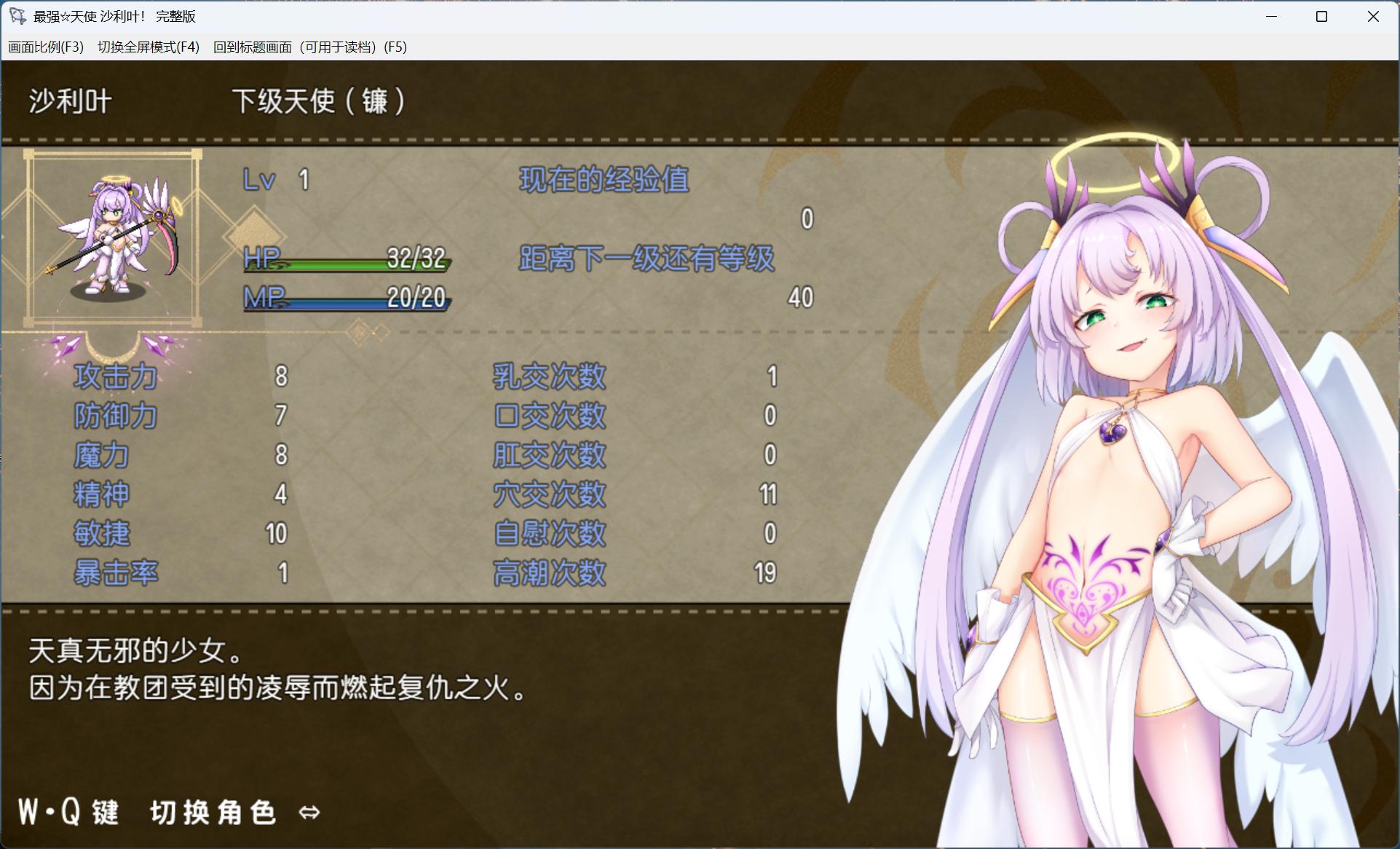Select the 下级天使（镰） class title
This screenshot has height=849, width=1400.
[319, 101]
